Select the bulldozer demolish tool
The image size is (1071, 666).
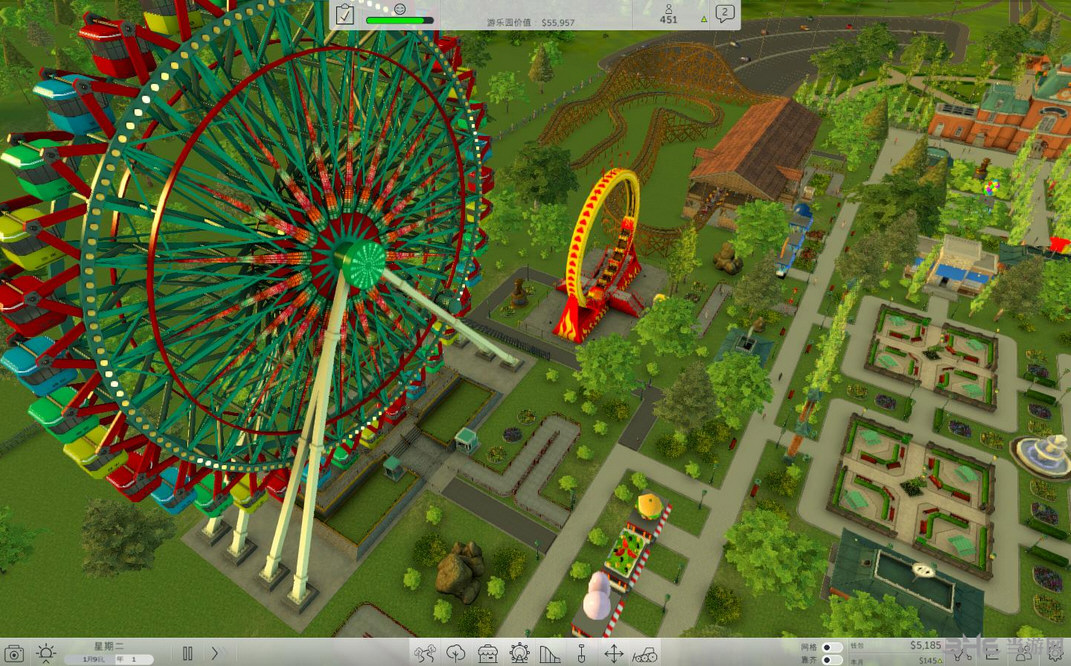[645, 654]
